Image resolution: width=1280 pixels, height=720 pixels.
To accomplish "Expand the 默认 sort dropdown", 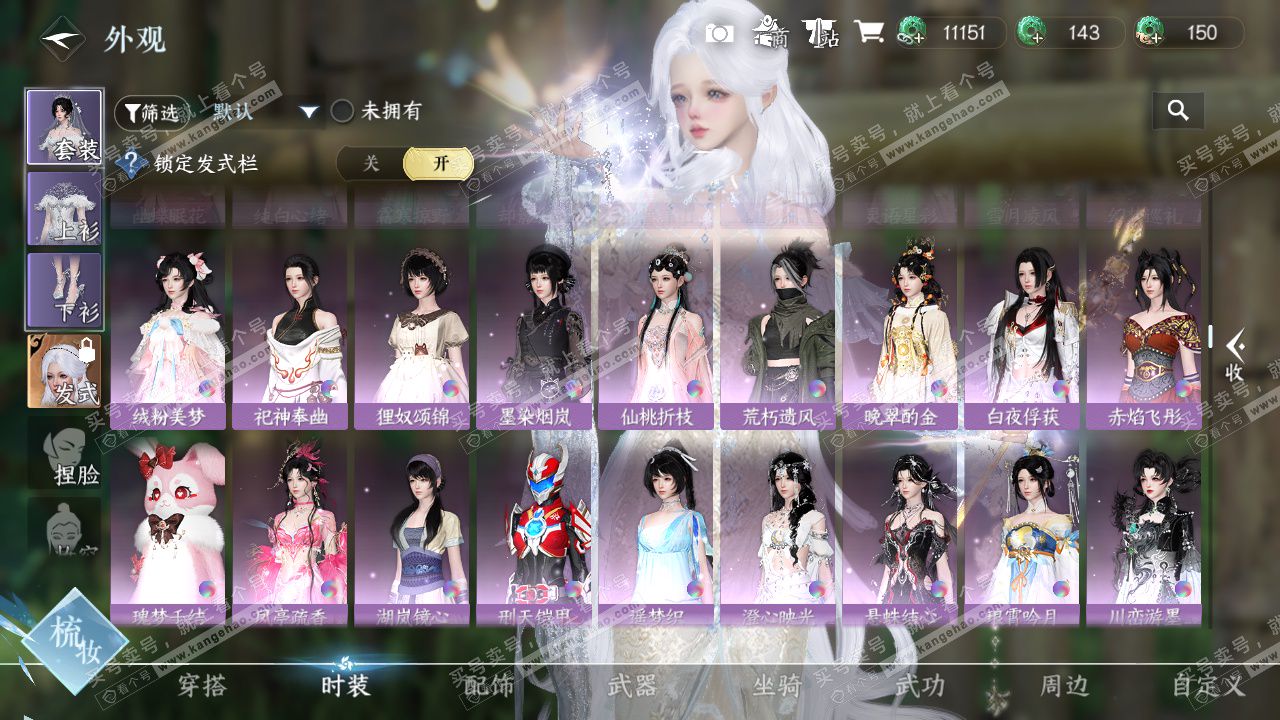I will coord(309,112).
